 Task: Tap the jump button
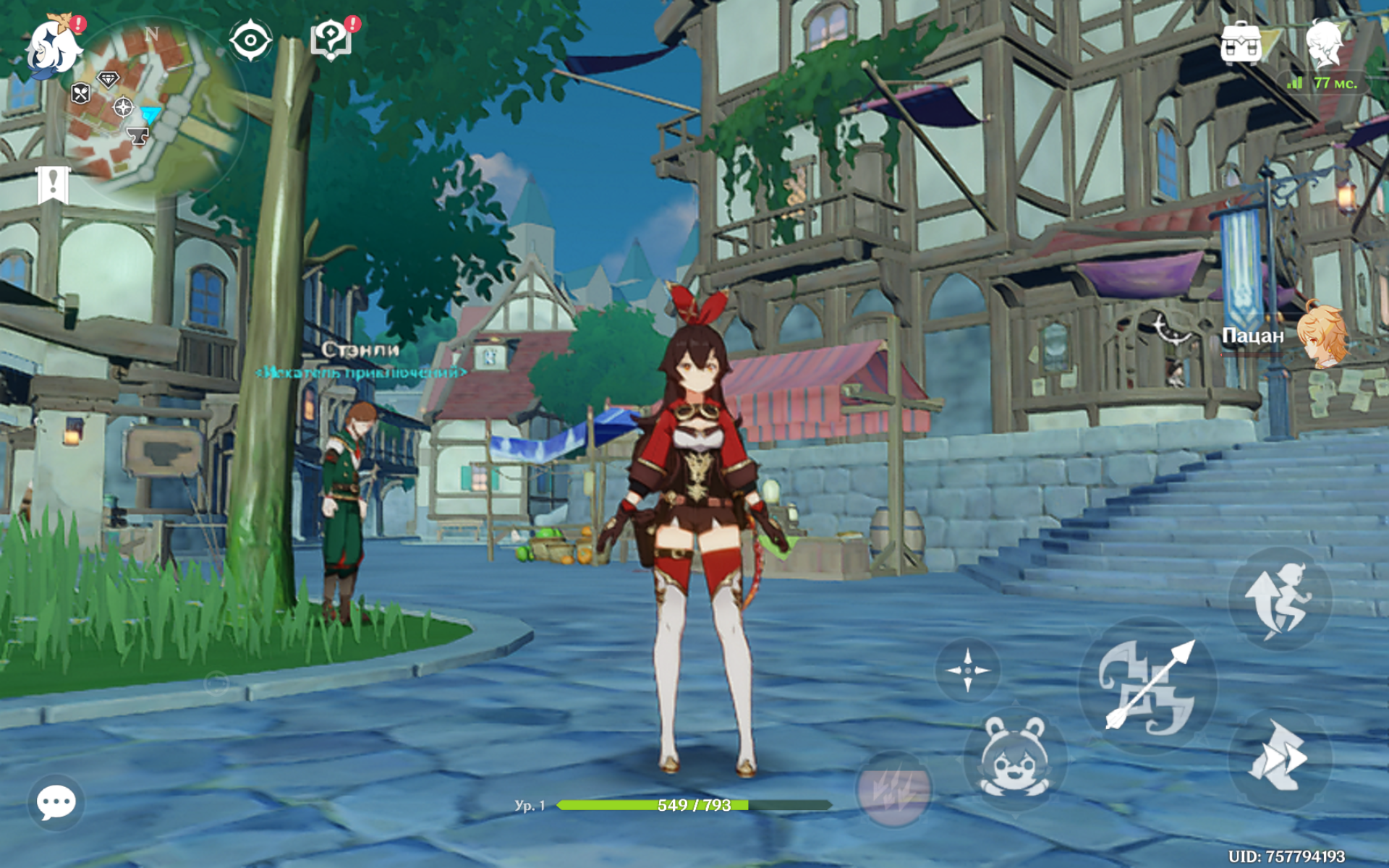pyautogui.click(x=1279, y=599)
